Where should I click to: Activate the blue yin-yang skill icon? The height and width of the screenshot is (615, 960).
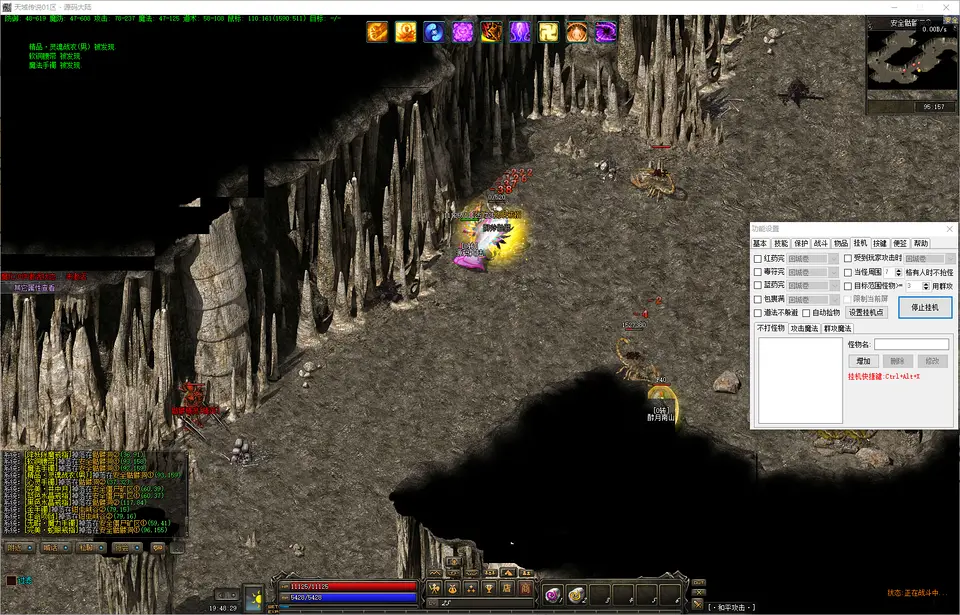tap(434, 32)
